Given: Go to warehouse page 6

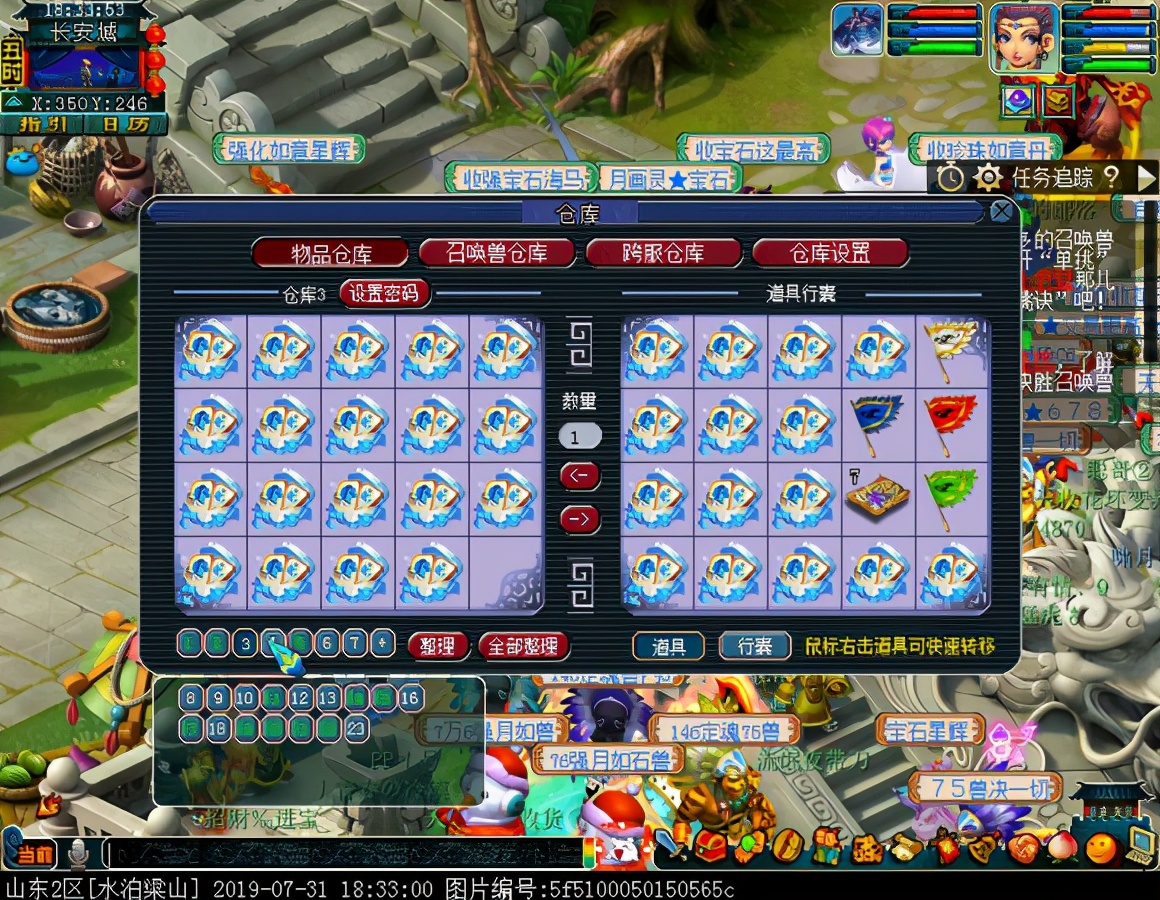Looking at the screenshot, I should pyautogui.click(x=327, y=643).
